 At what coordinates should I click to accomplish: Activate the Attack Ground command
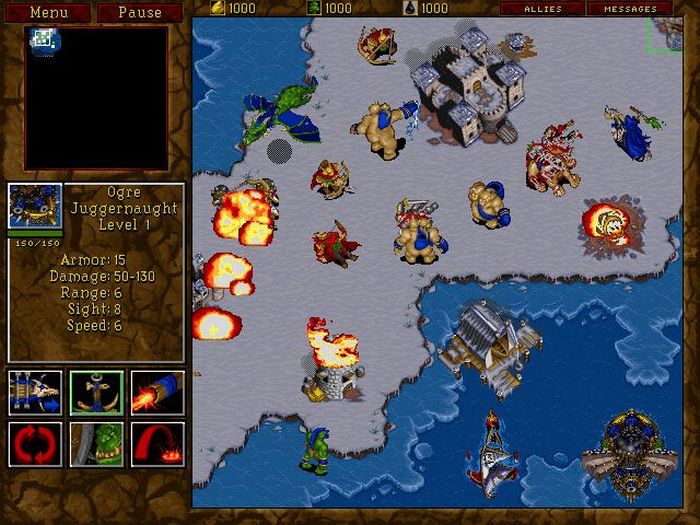point(157,445)
